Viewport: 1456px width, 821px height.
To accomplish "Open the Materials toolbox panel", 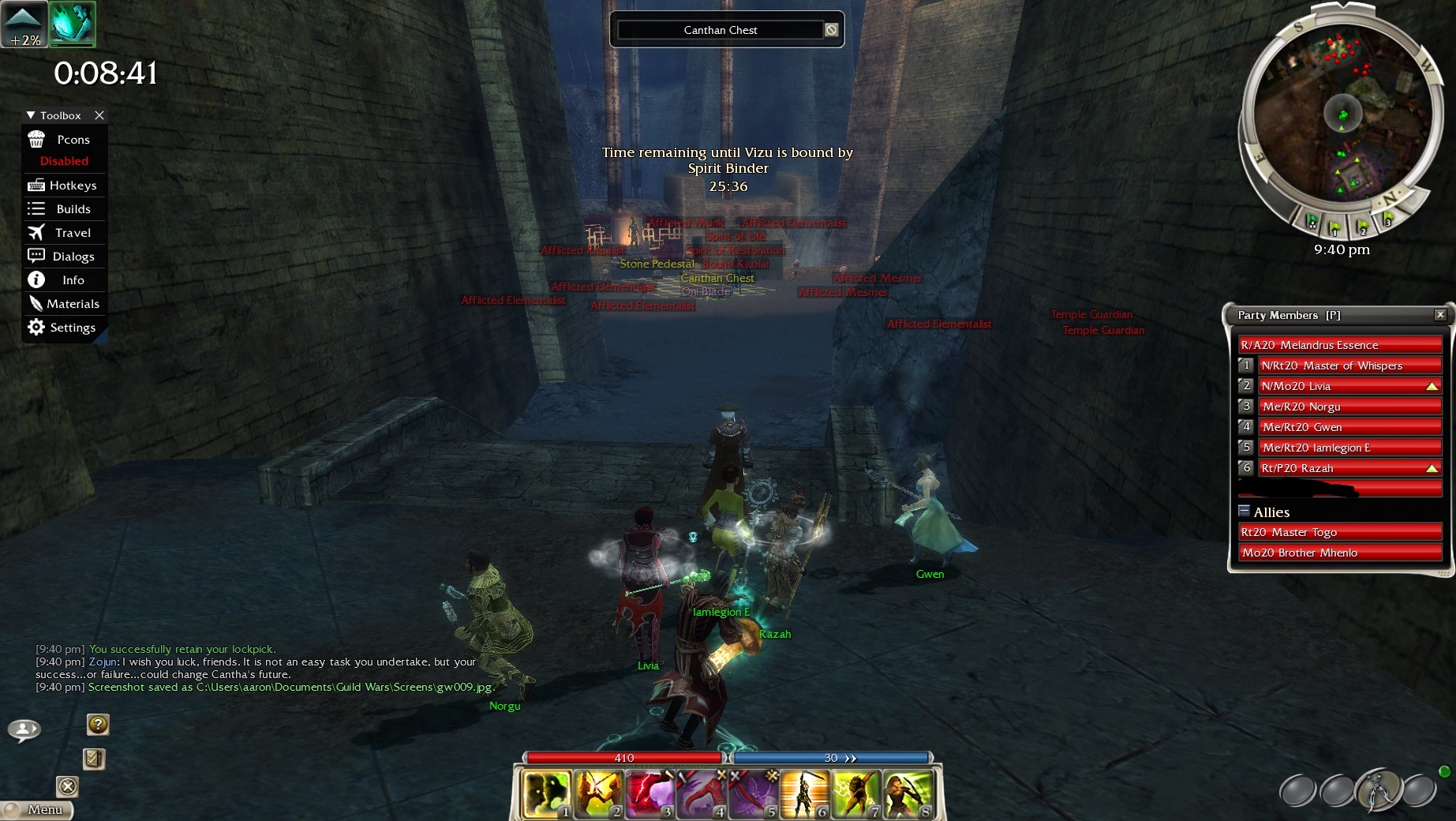I will click(x=64, y=304).
